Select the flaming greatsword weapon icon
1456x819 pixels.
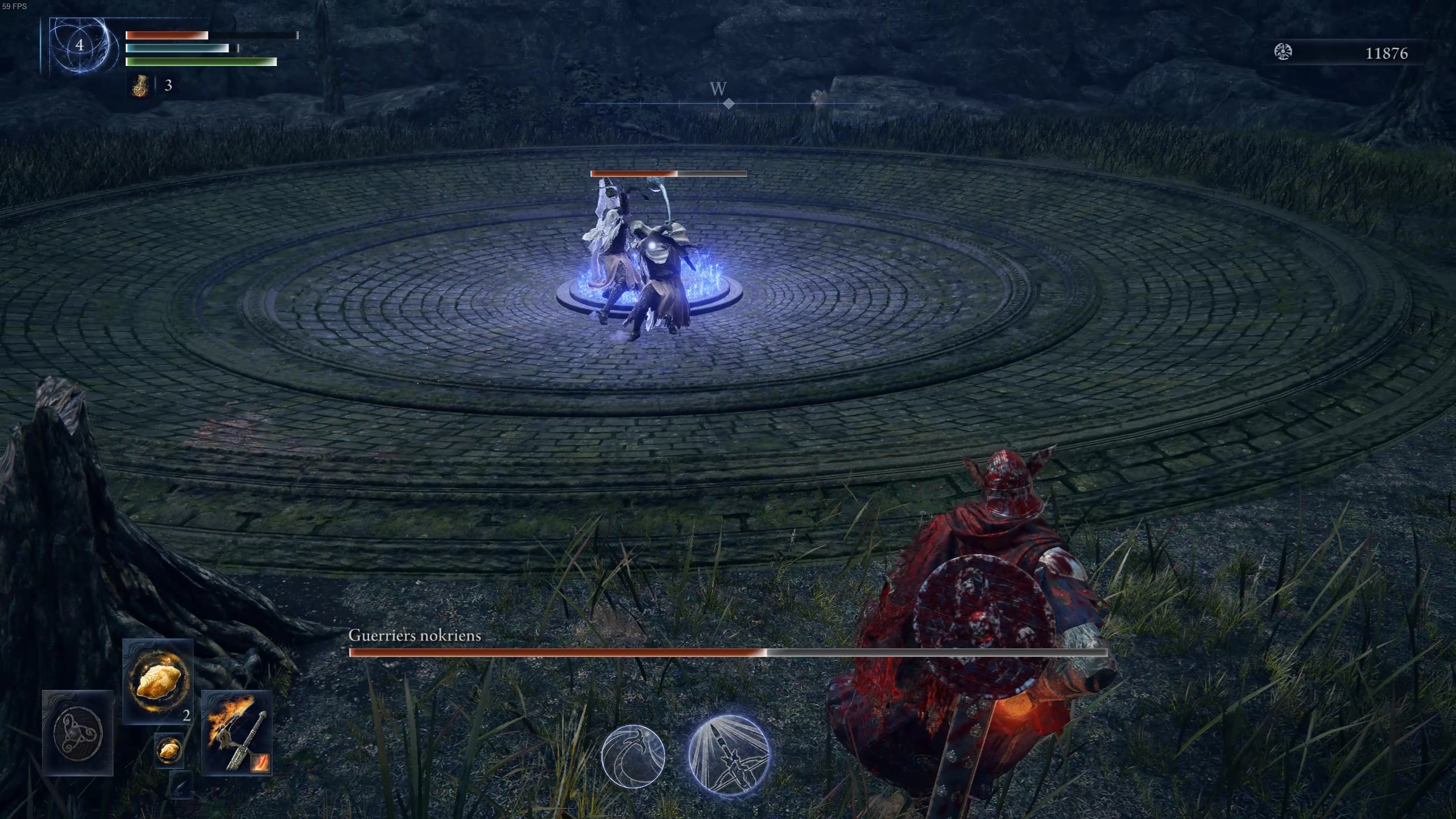[x=235, y=734]
